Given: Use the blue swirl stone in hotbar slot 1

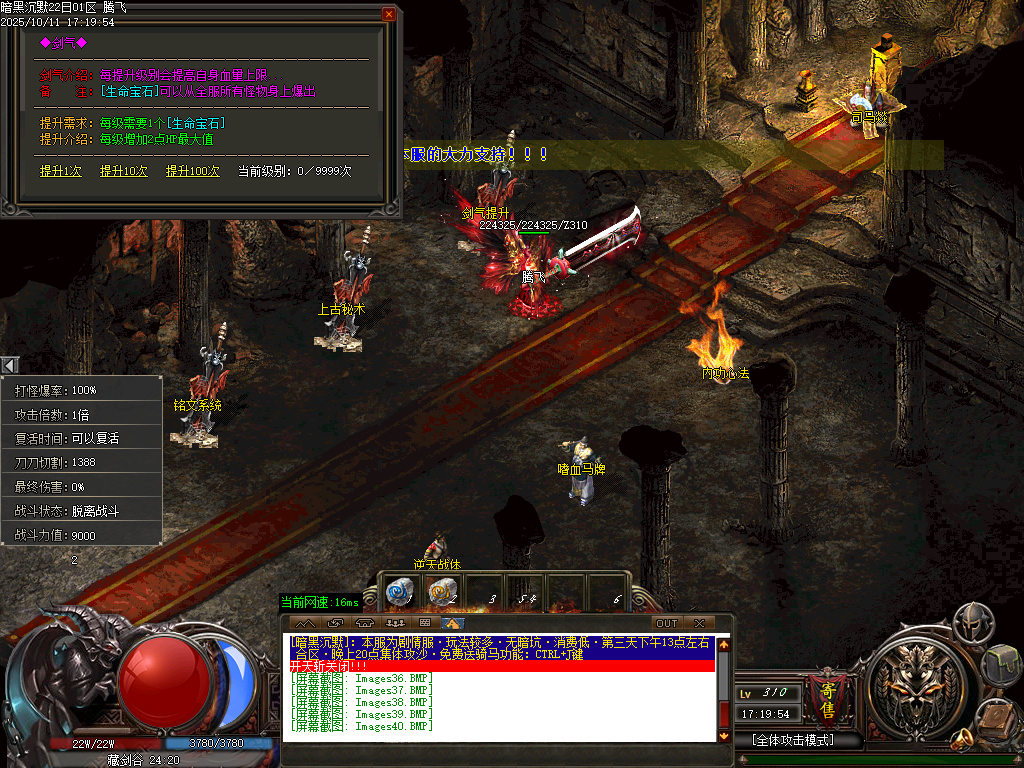Looking at the screenshot, I should click(400, 593).
